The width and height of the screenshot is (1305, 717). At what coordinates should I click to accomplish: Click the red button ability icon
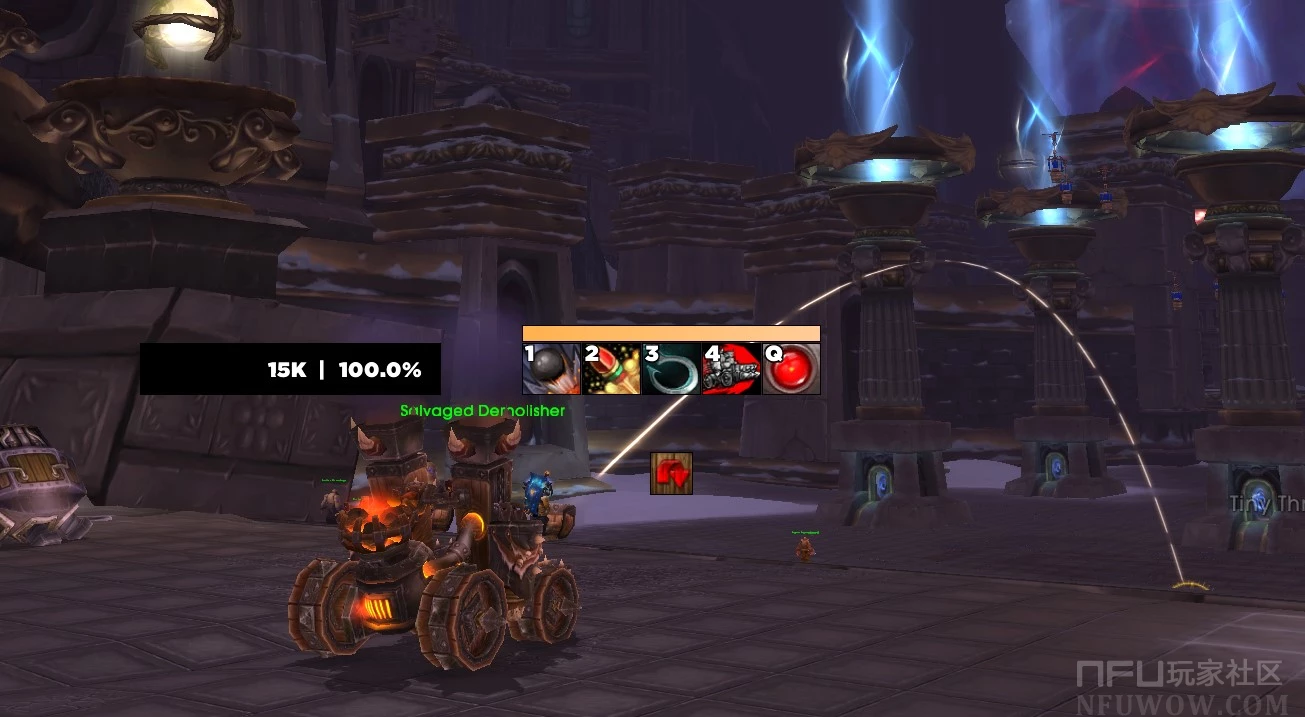791,369
